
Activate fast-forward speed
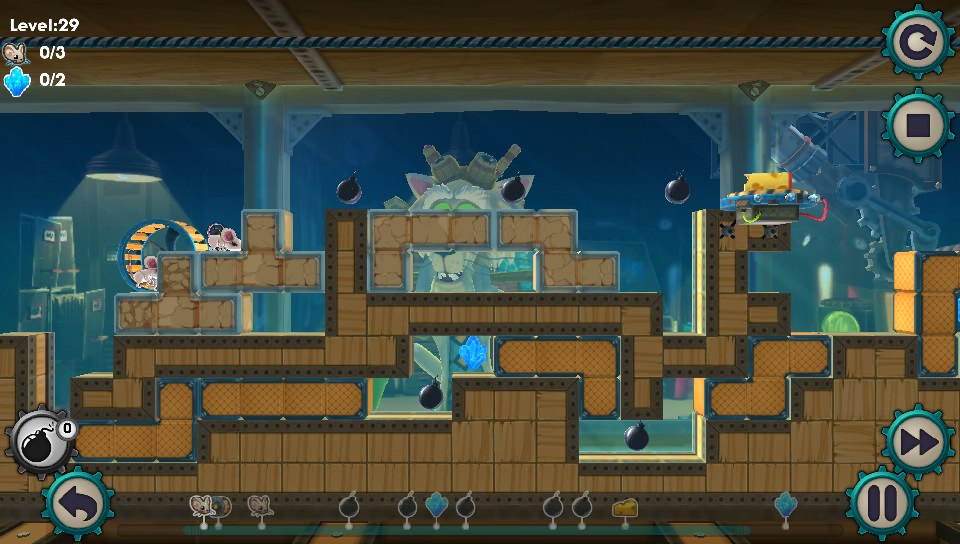[x=917, y=440]
